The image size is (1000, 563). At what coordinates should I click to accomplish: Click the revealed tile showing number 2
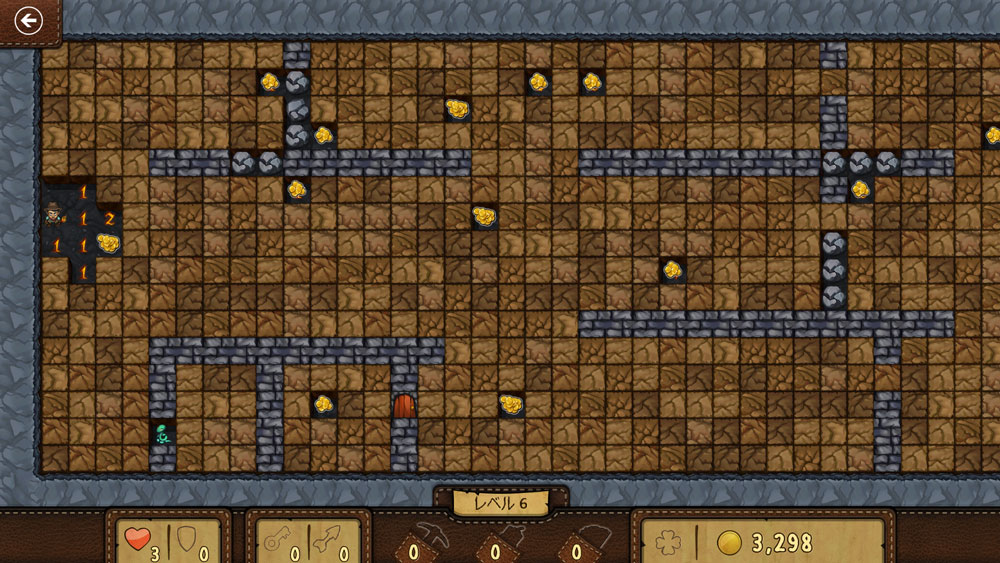109,219
